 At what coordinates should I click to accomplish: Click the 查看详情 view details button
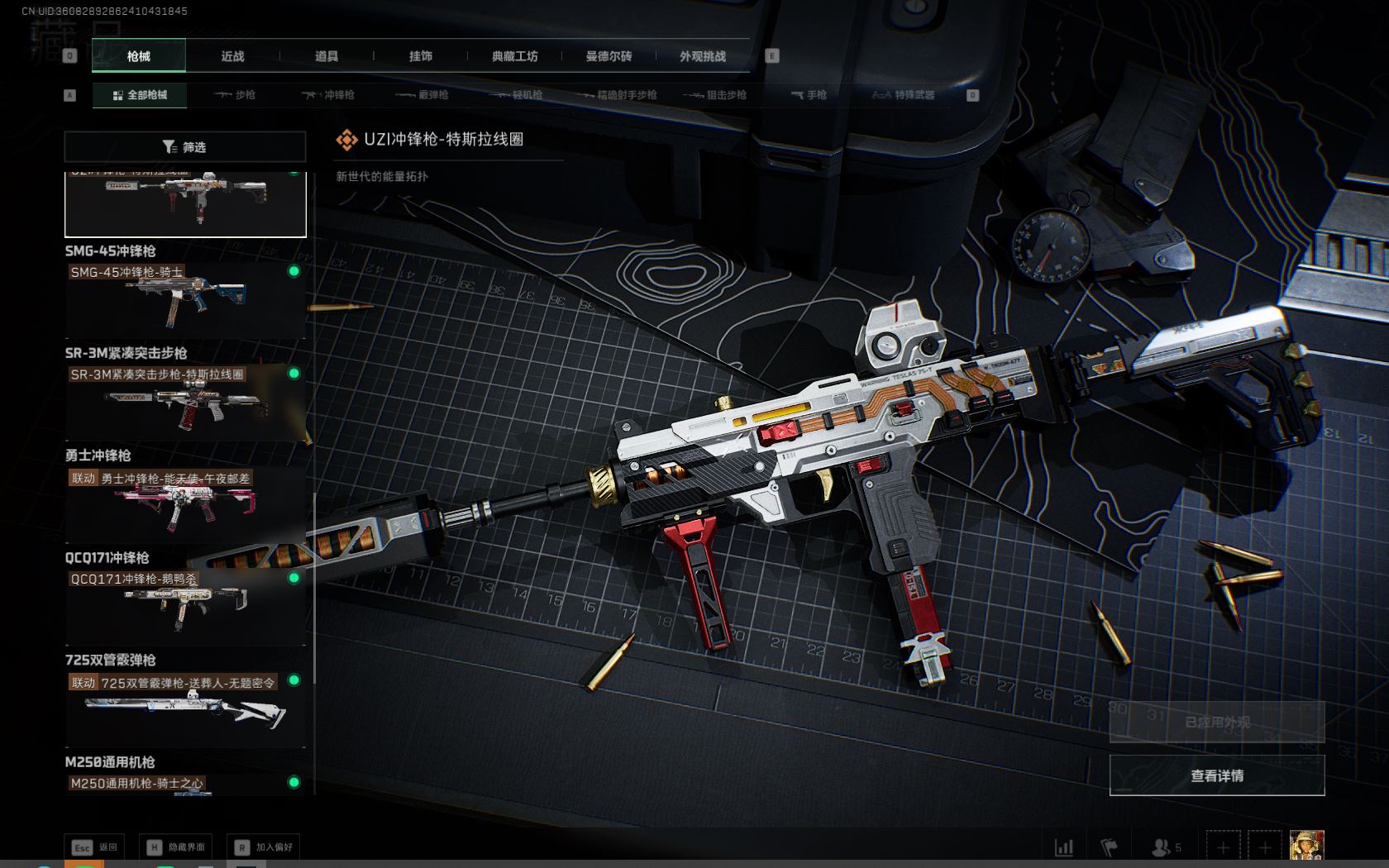click(x=1216, y=775)
